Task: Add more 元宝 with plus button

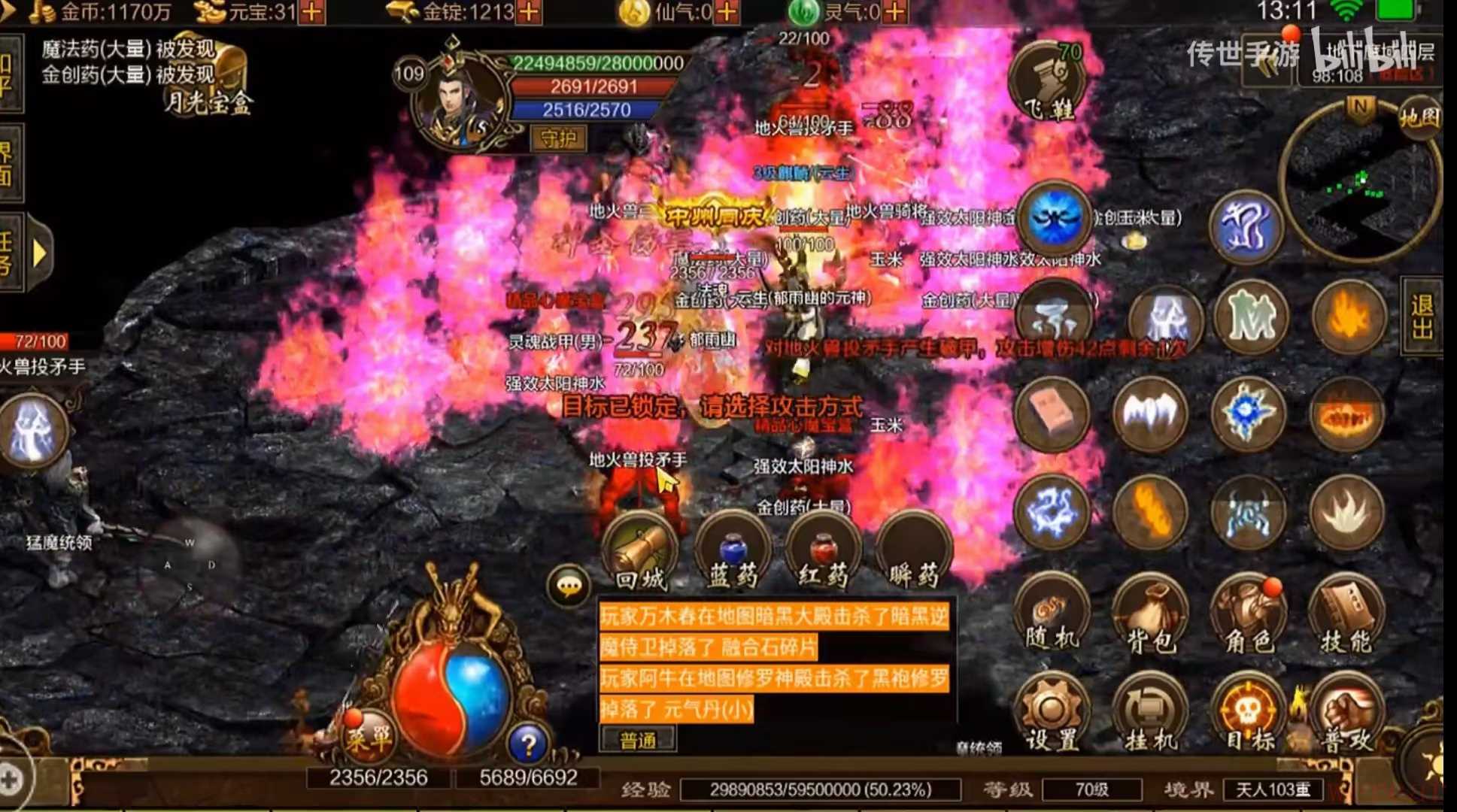Action: [311, 12]
